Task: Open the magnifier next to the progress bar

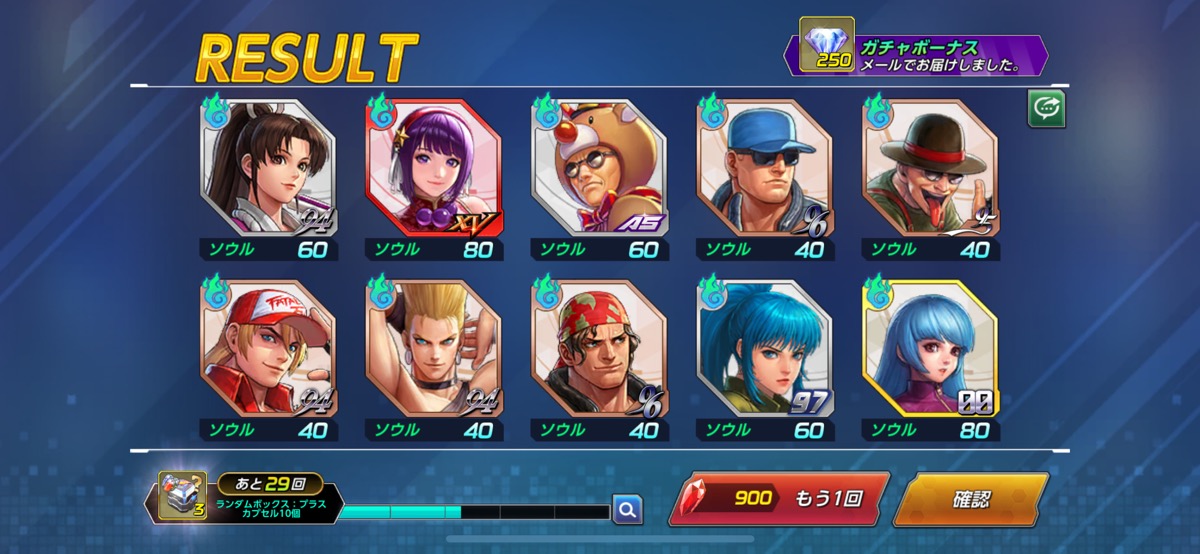Action: [x=627, y=510]
